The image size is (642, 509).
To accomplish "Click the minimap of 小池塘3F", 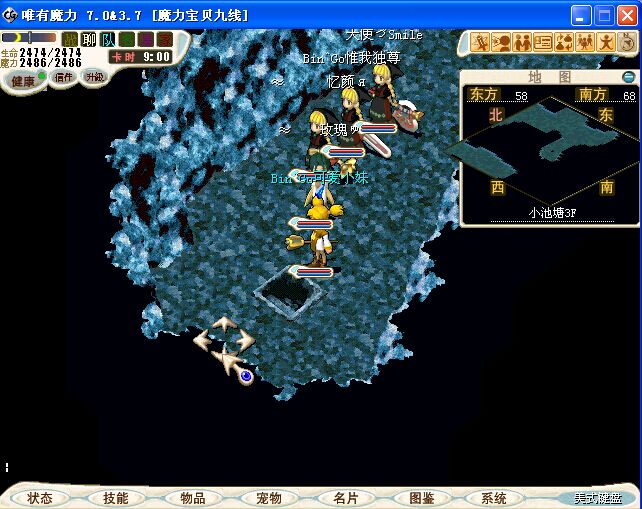I will (x=551, y=150).
